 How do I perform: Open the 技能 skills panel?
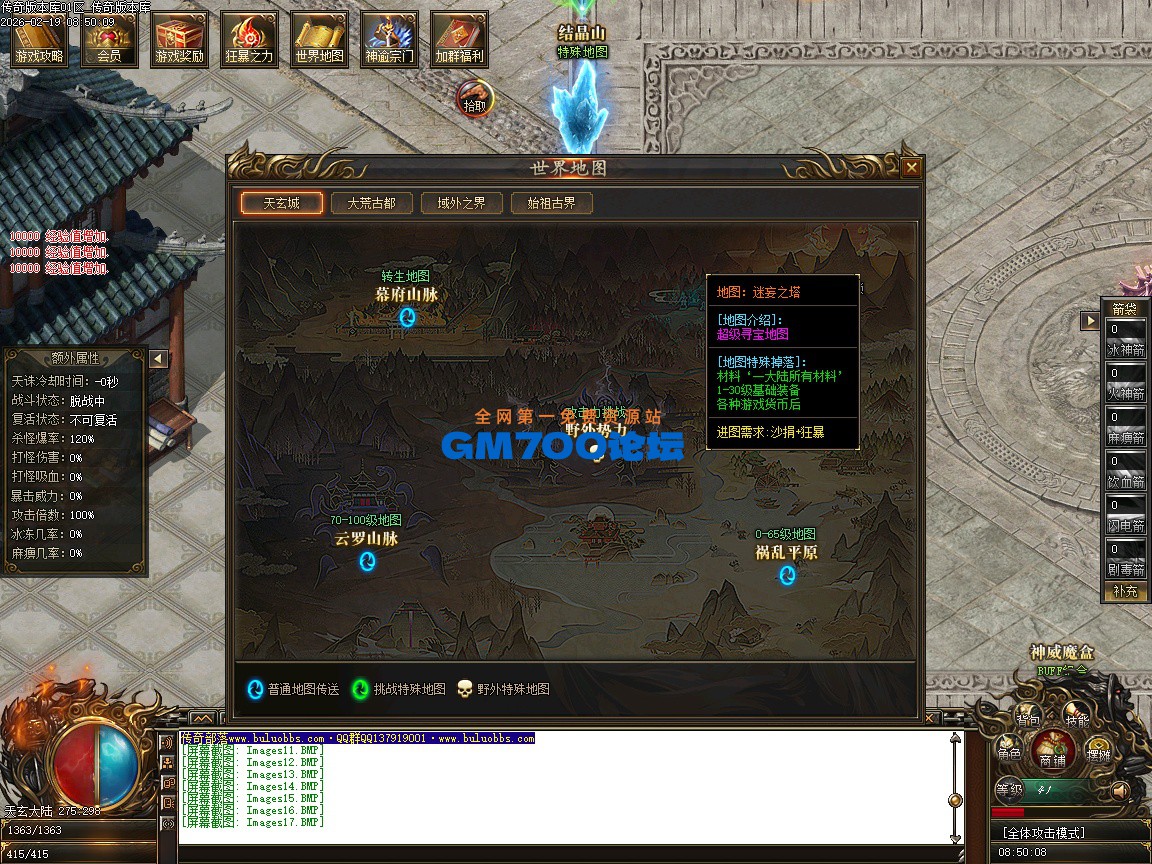[1076, 717]
